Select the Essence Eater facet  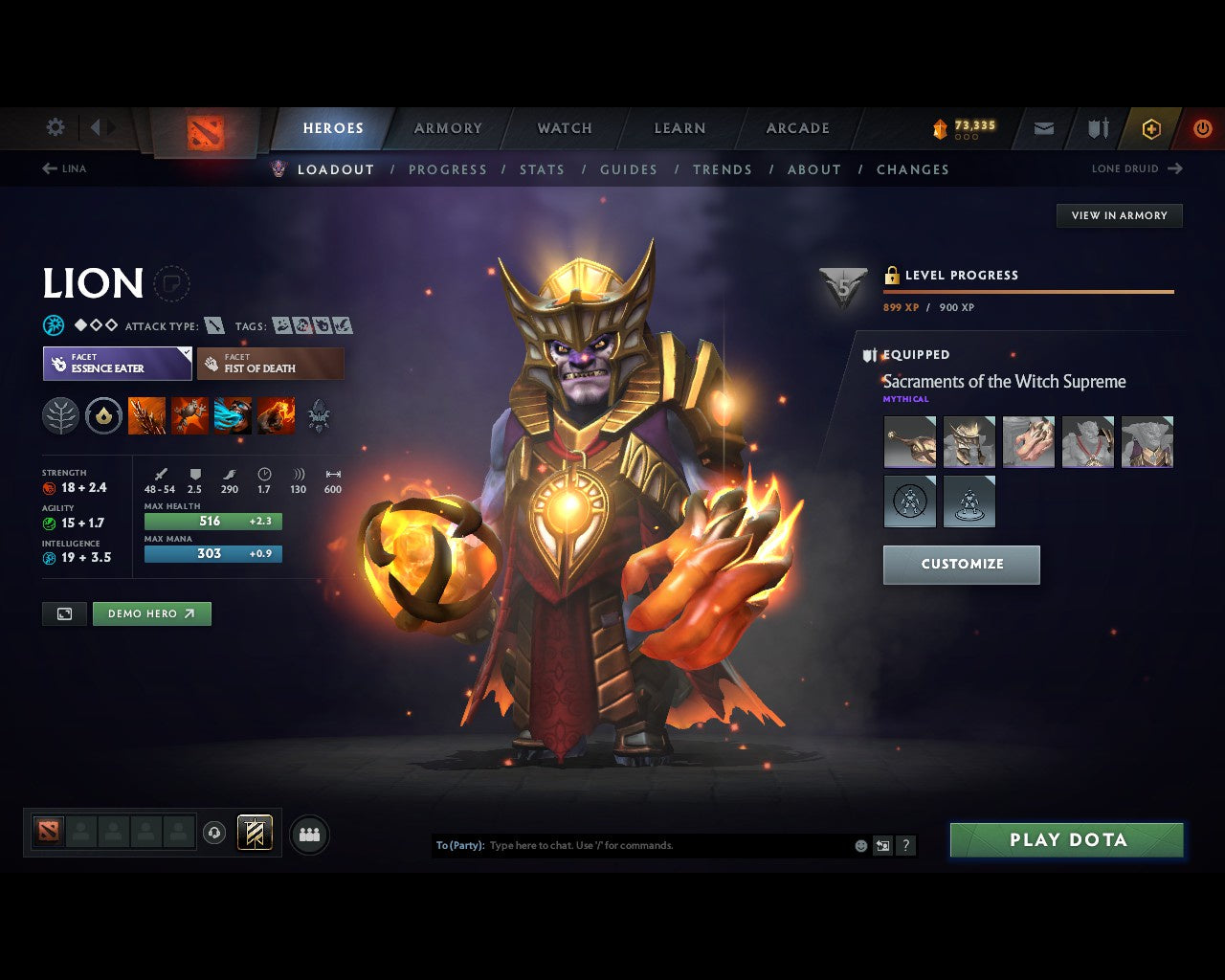117,364
